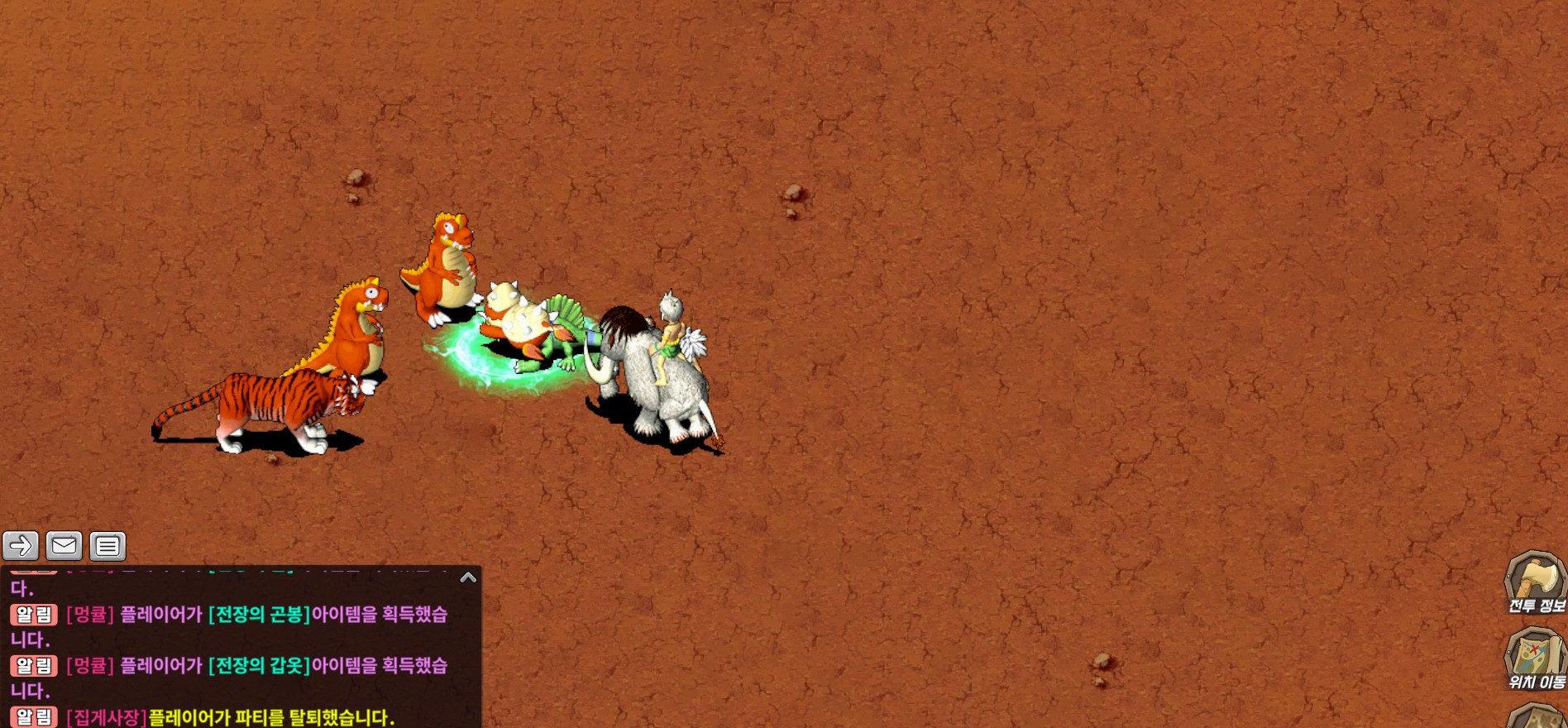The height and width of the screenshot is (728, 1568).
Task: Expand the chat log with the up arrow
Action: pyautogui.click(x=468, y=577)
